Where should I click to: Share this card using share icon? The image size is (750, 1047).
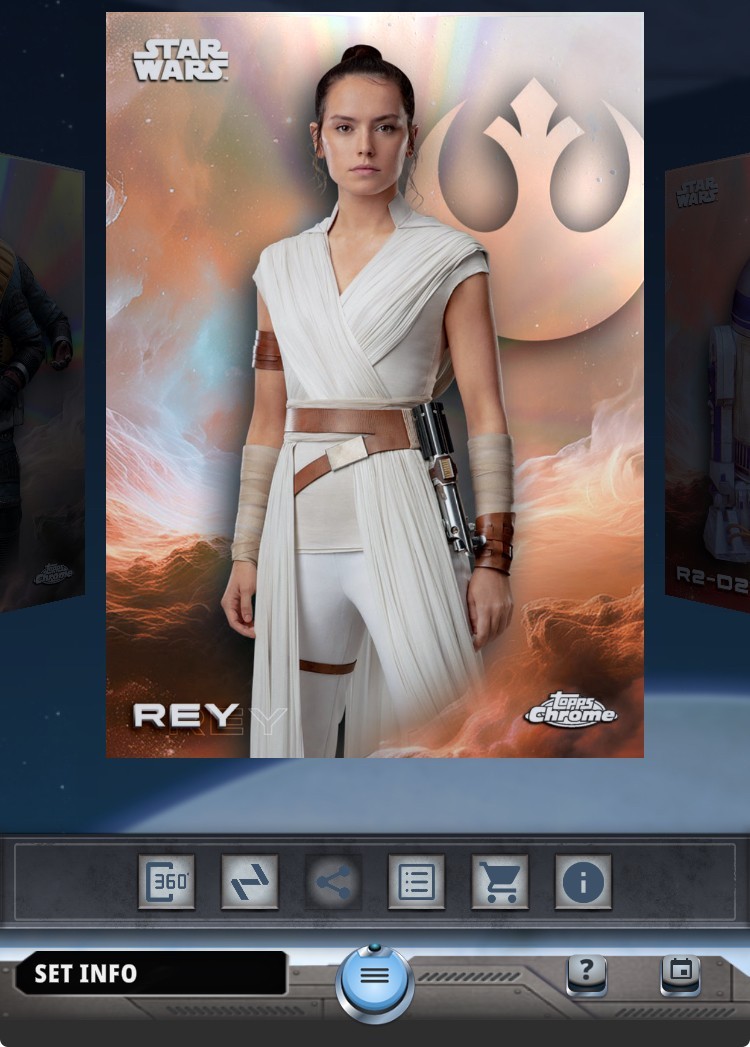point(333,882)
